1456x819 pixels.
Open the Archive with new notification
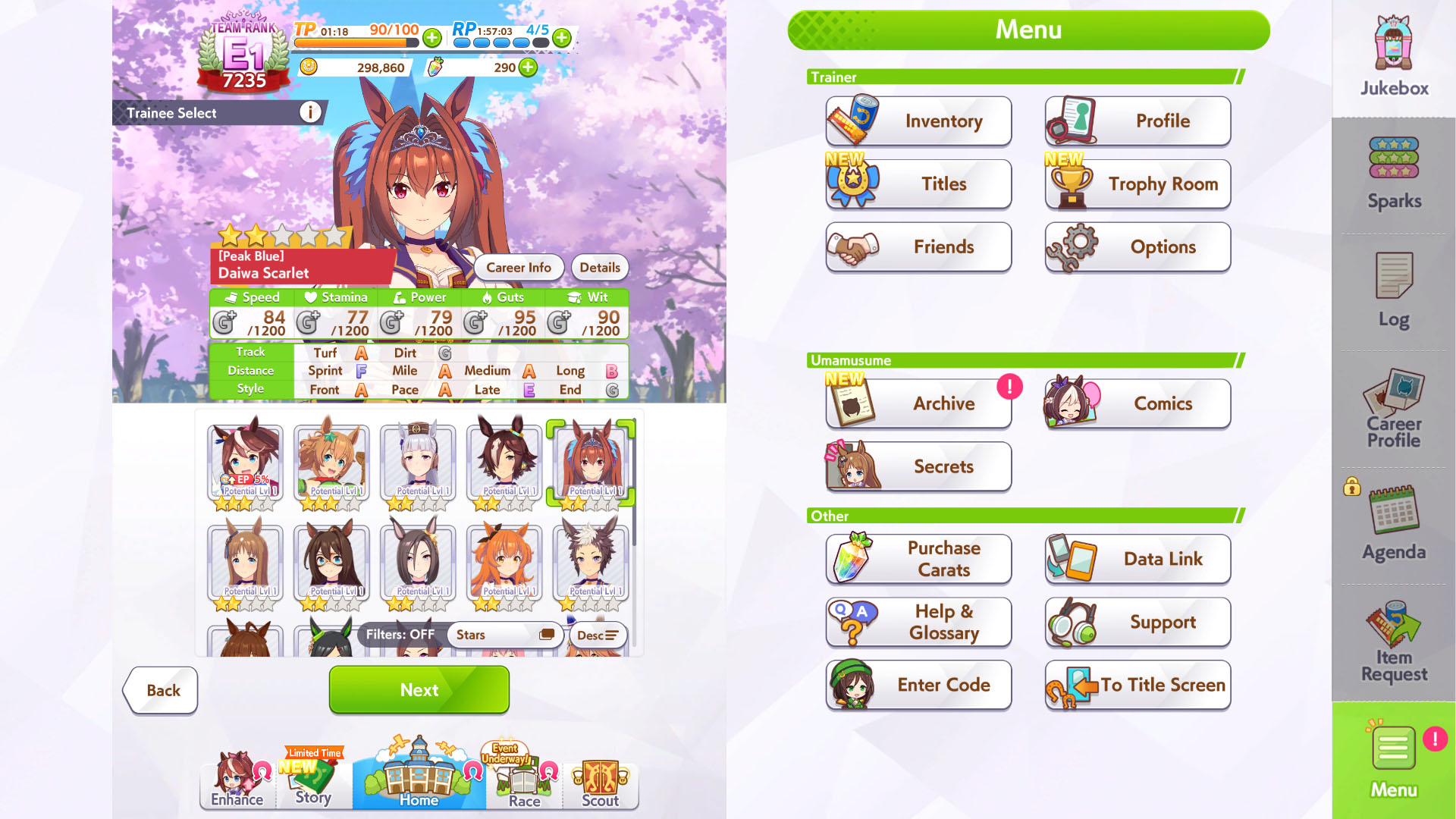point(918,403)
